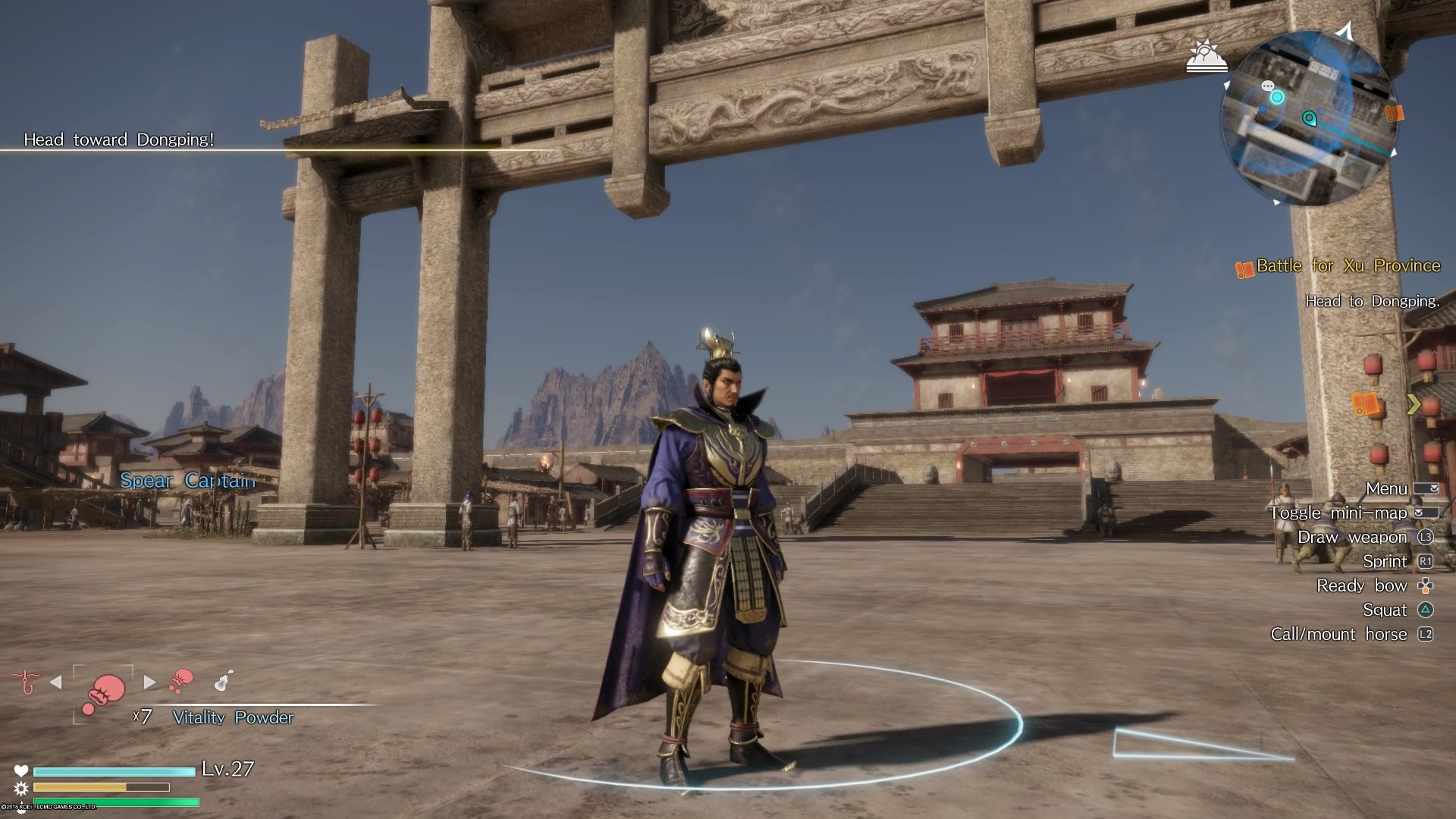Image resolution: width=1456 pixels, height=819 pixels.
Task: Toggle Ready bow mode
Action: tap(1363, 585)
